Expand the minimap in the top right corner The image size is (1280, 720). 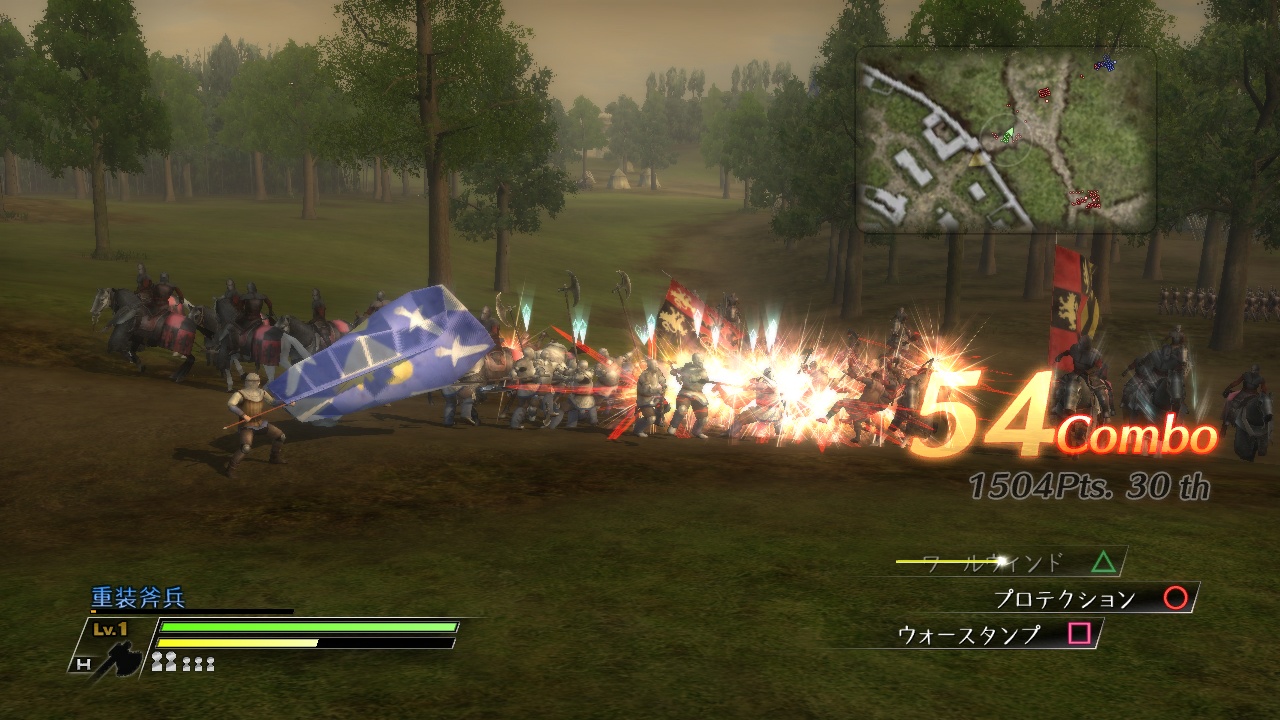[1008, 140]
